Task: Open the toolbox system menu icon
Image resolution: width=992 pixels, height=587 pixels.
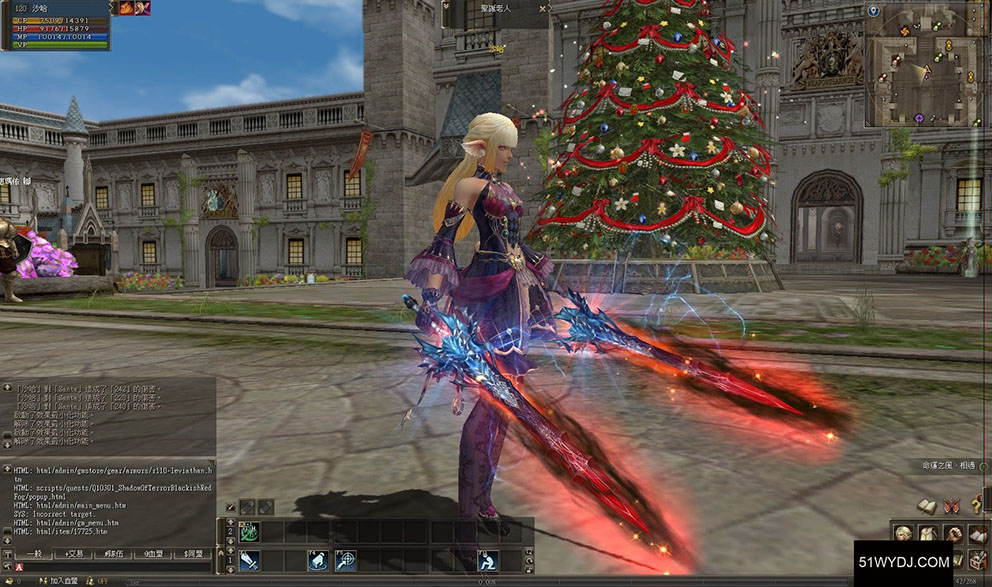Action: 977,558
